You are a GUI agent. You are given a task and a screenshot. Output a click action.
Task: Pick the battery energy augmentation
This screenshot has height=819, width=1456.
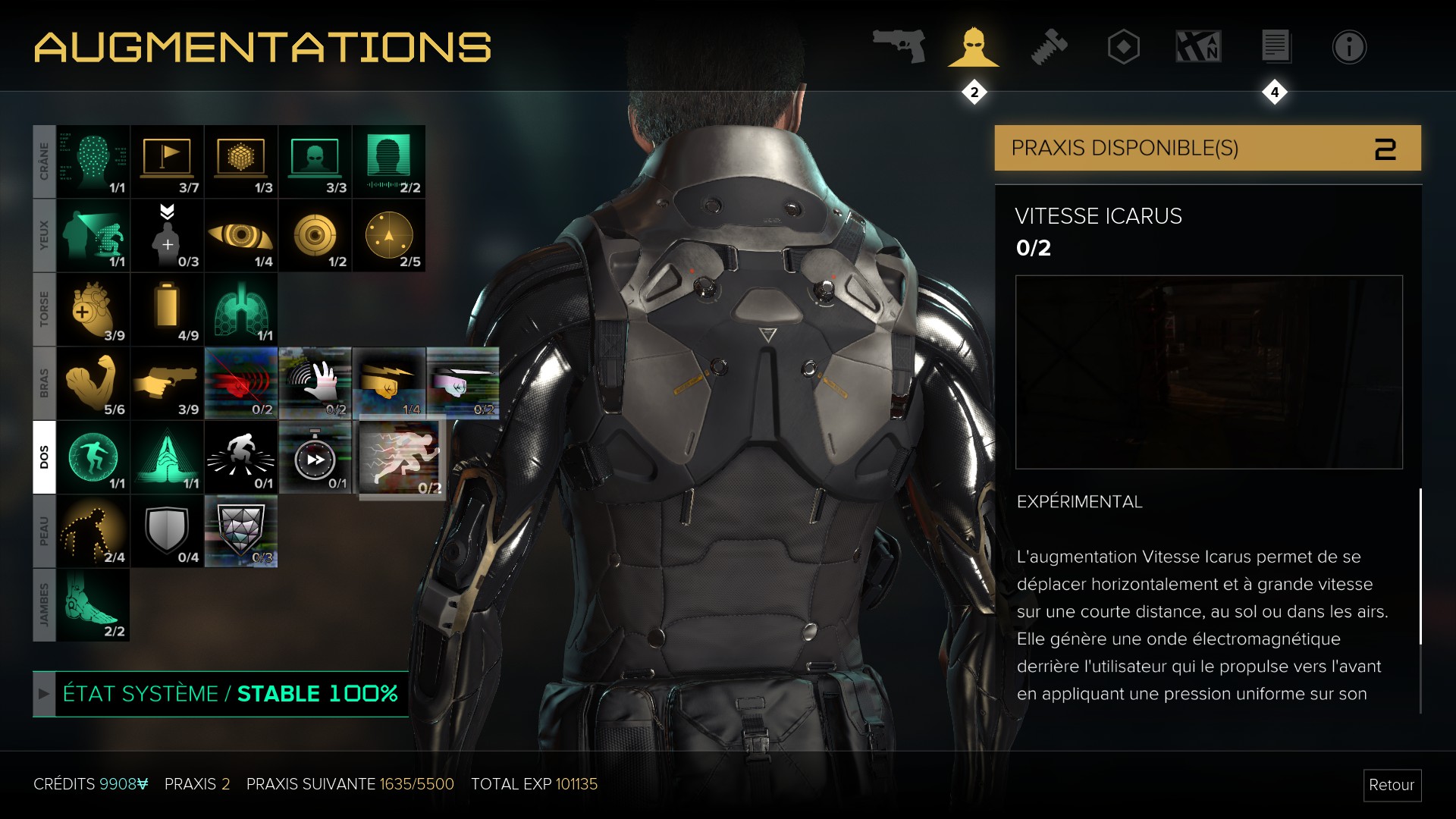[167, 309]
